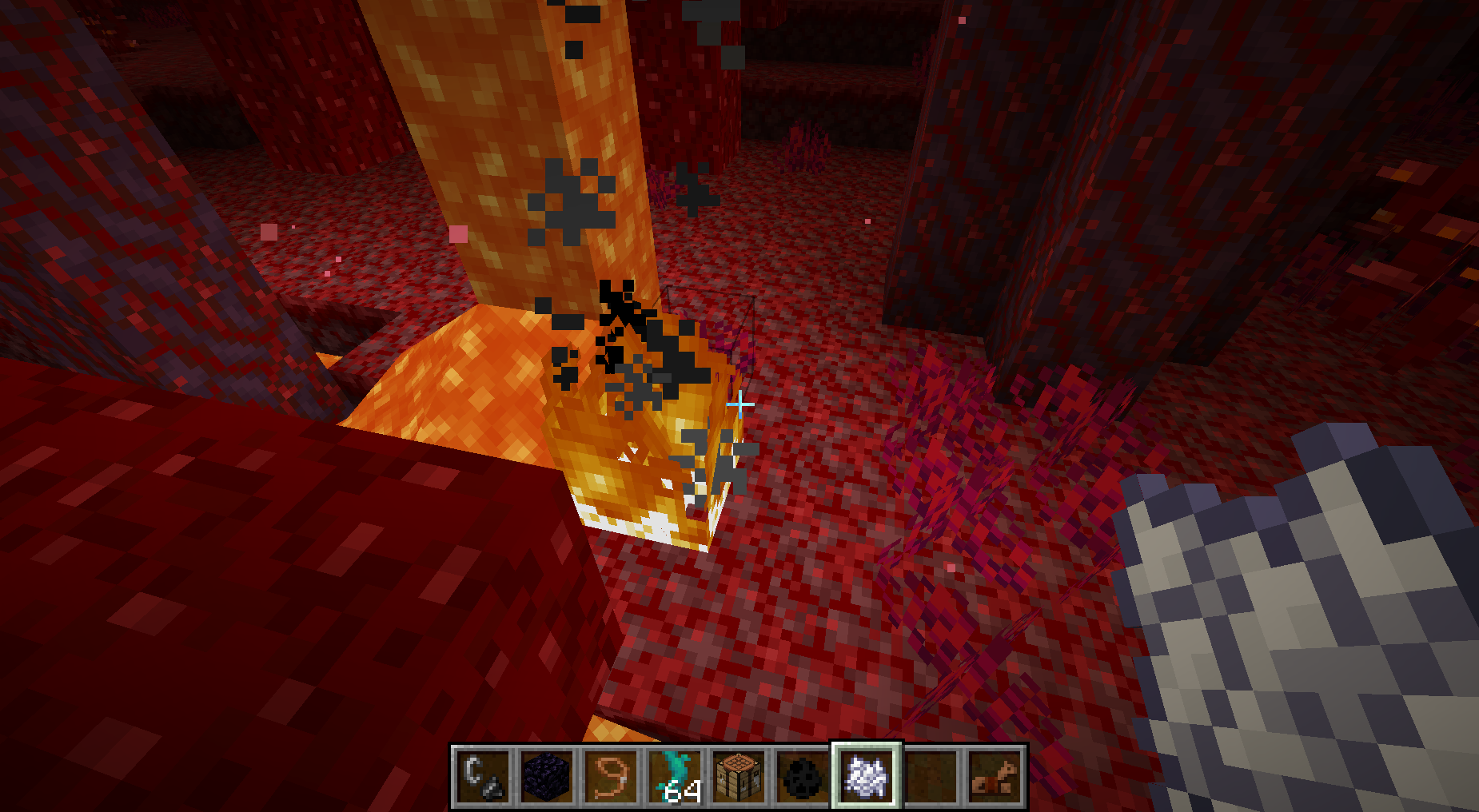Click the highlighted bone meal slot
The width and height of the screenshot is (1479, 812).
[867, 776]
